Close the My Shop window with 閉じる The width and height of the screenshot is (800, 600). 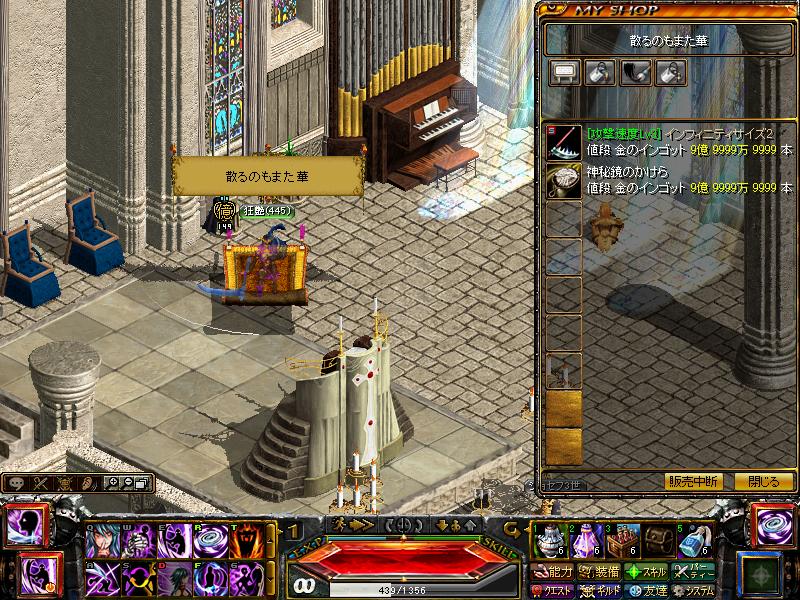click(x=763, y=481)
